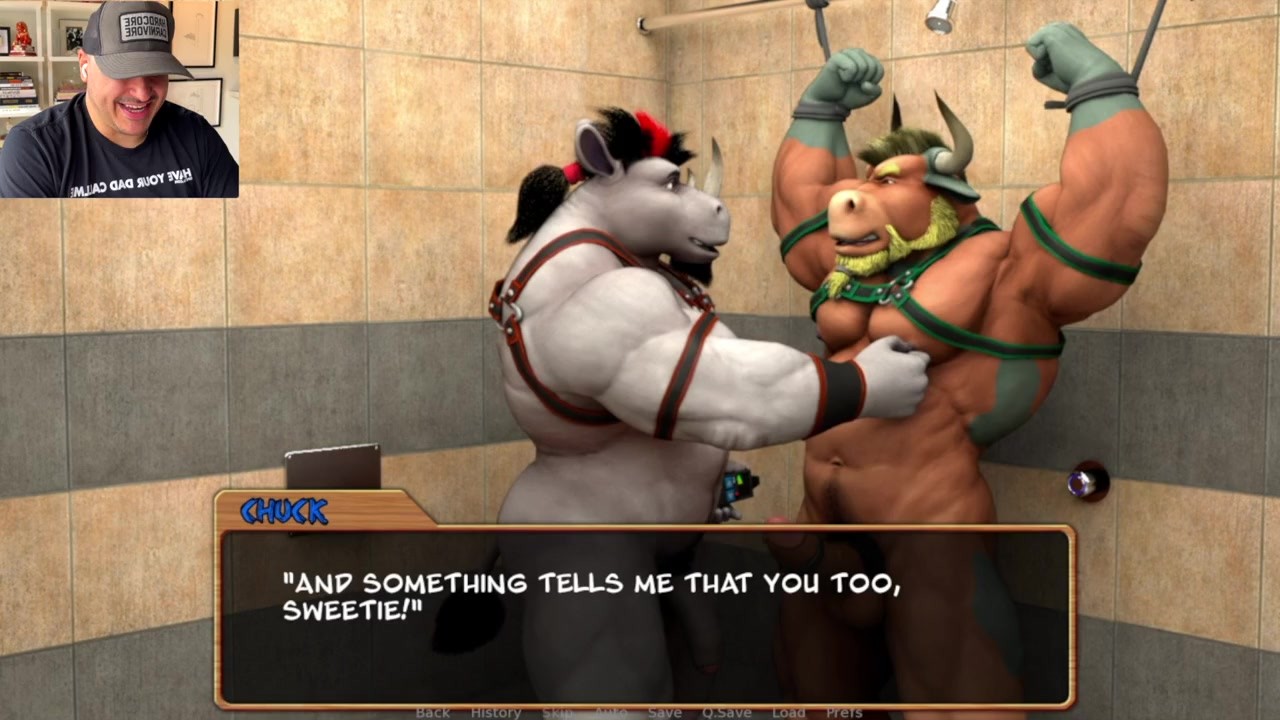Screen dimensions: 1280x720
Task: Quick save with Q.Save
Action: (x=726, y=712)
